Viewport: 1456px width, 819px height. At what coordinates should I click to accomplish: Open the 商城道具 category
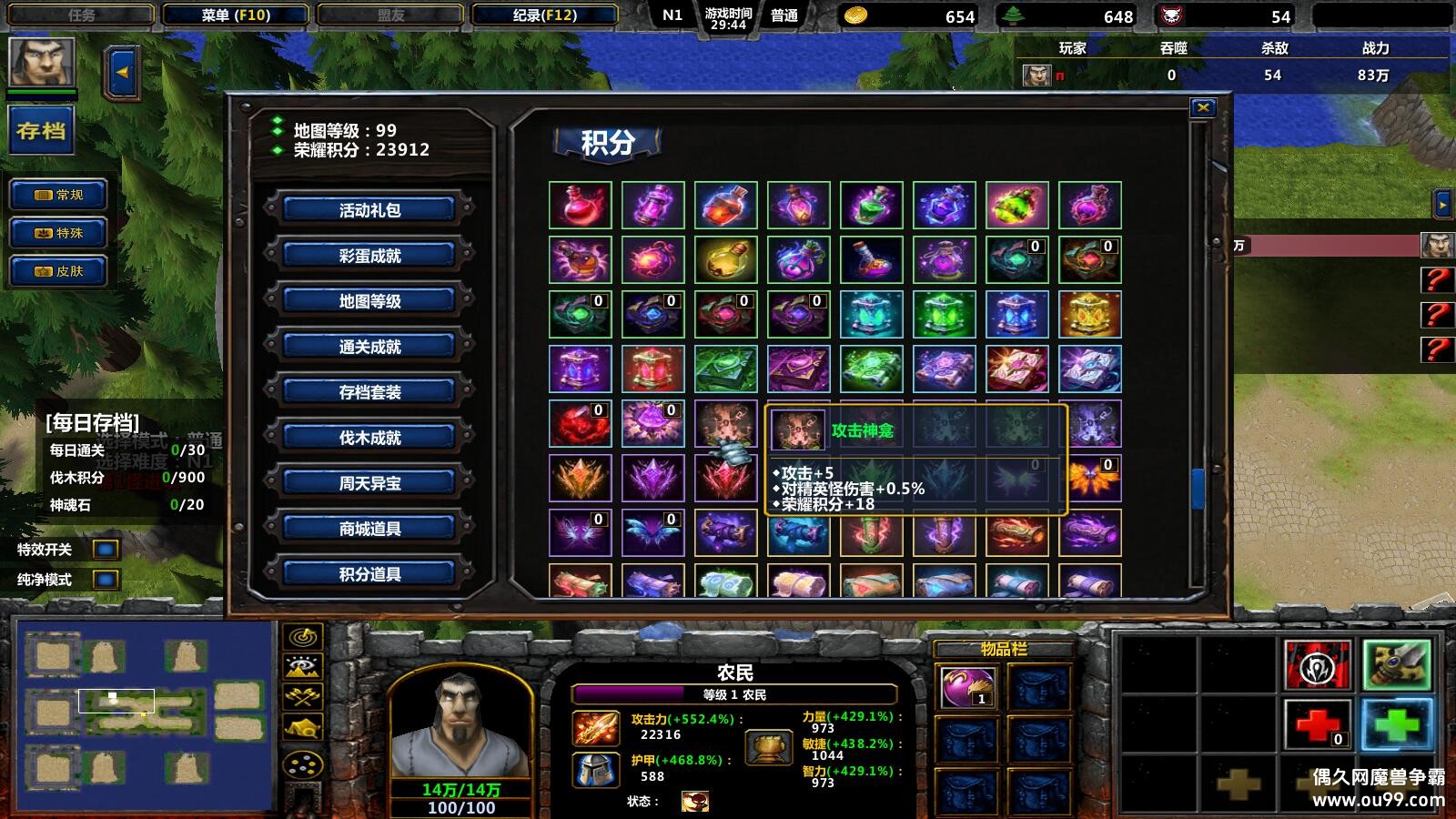pyautogui.click(x=369, y=529)
